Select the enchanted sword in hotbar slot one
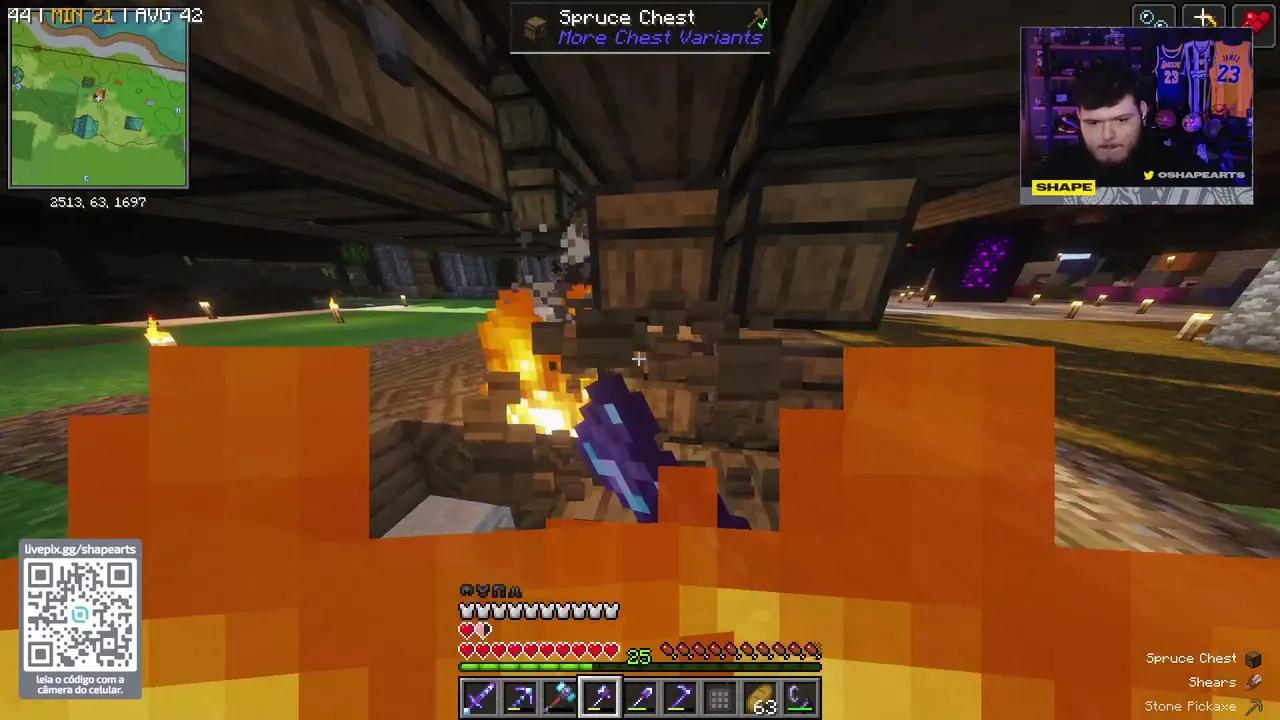This screenshot has height=720, width=1280. point(478,697)
